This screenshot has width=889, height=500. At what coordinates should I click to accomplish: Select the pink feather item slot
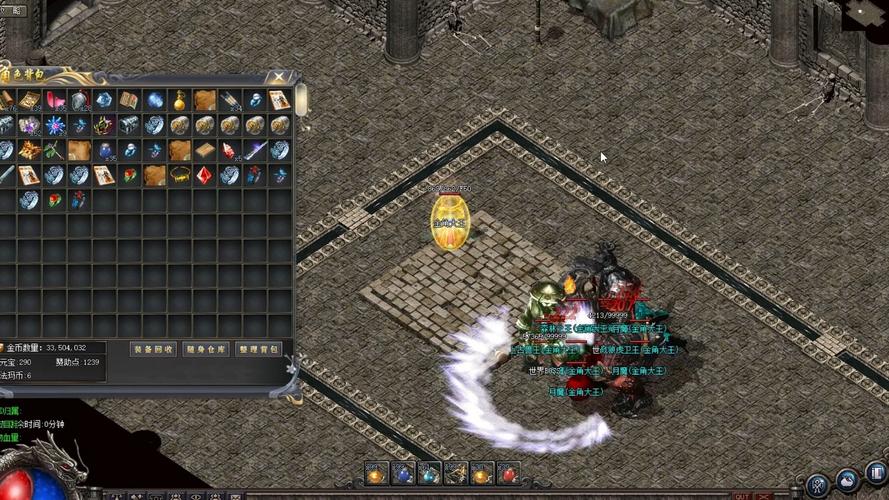(x=55, y=100)
